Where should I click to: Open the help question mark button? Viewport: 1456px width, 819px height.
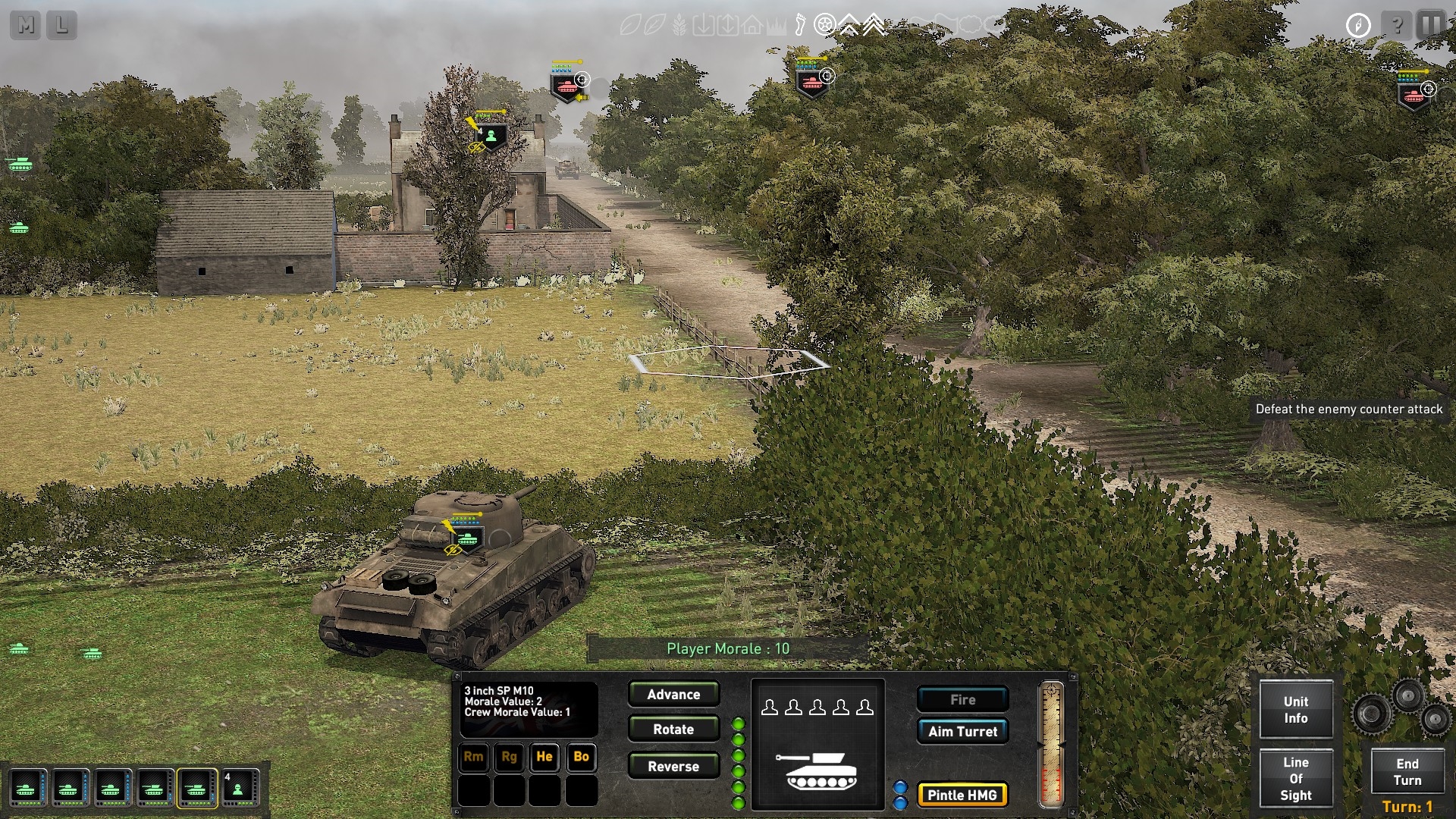click(x=1396, y=25)
